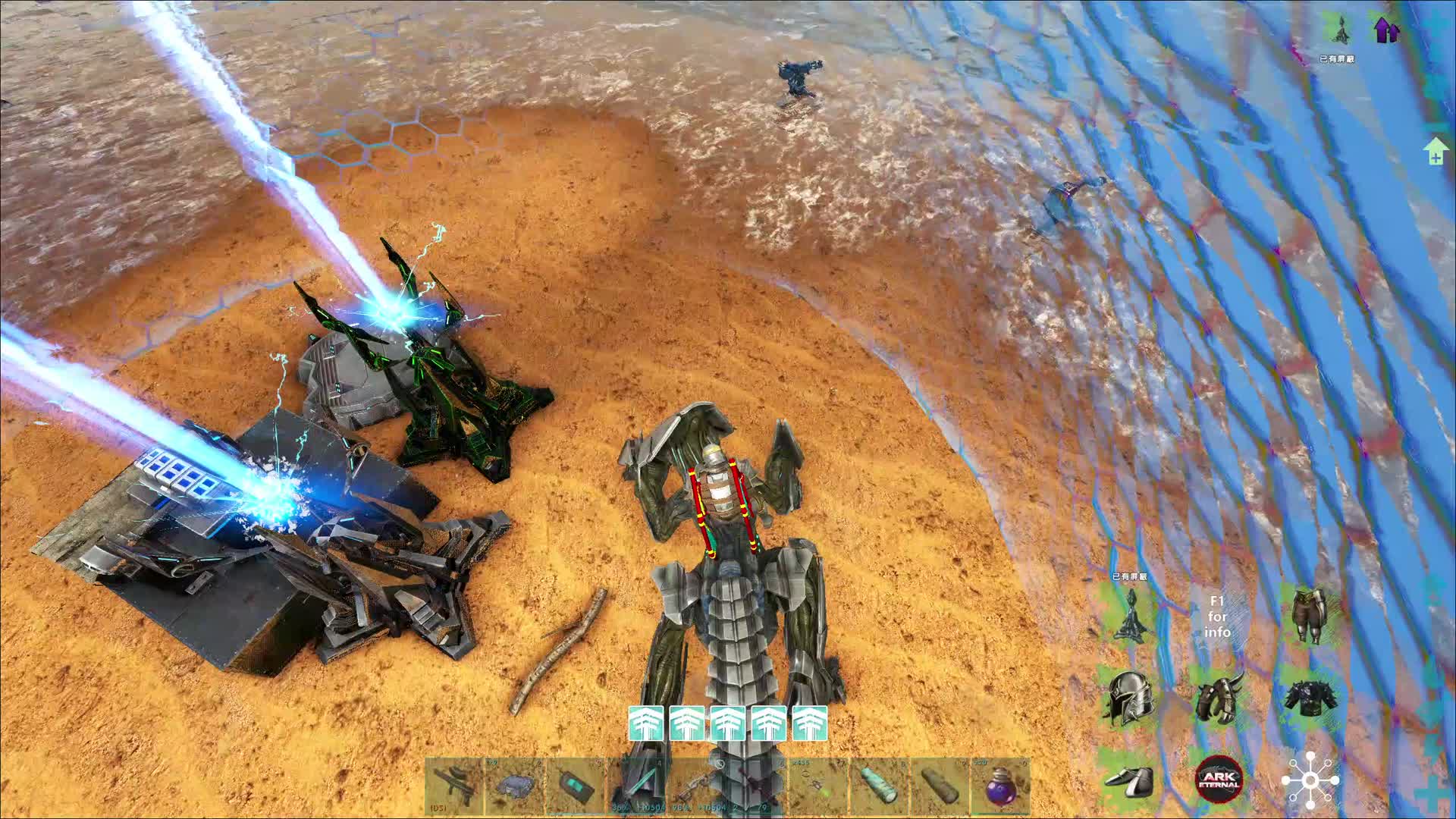Use the teal-screen device hotbar slot
Viewport: 1456px width, 819px height.
coord(576,786)
